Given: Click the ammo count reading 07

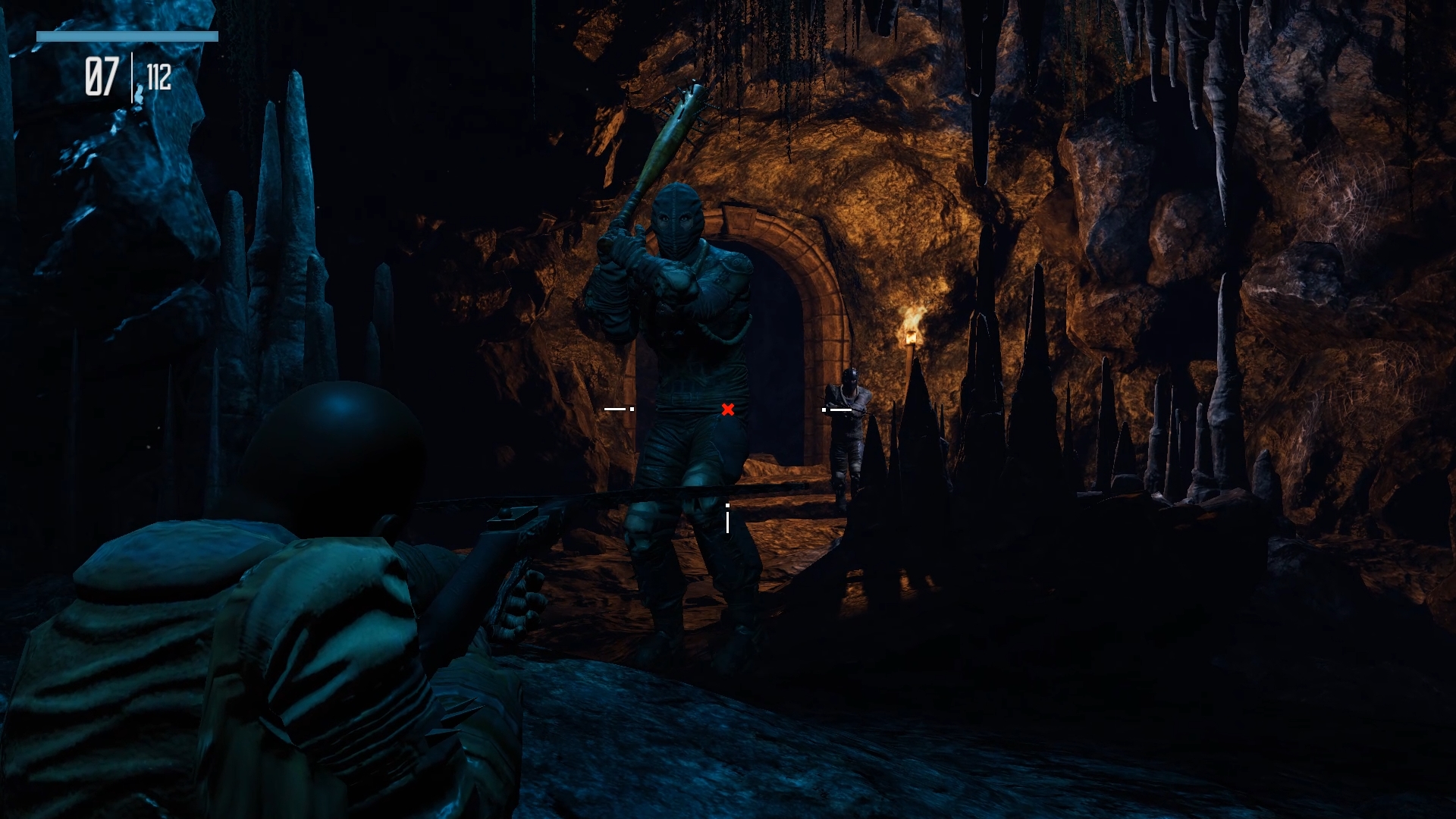Looking at the screenshot, I should tap(104, 75).
